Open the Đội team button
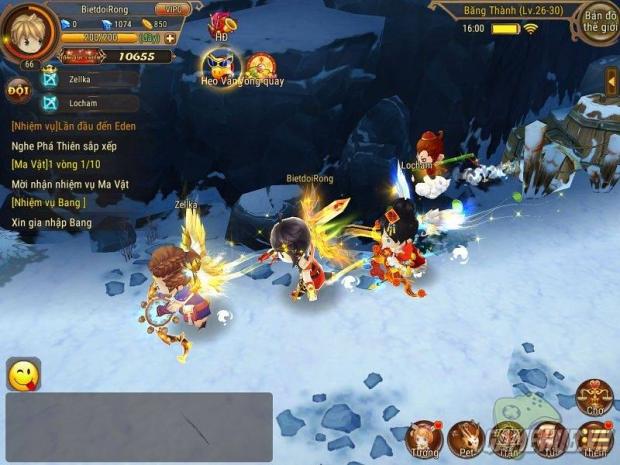620x465 pixels. [x=18, y=90]
